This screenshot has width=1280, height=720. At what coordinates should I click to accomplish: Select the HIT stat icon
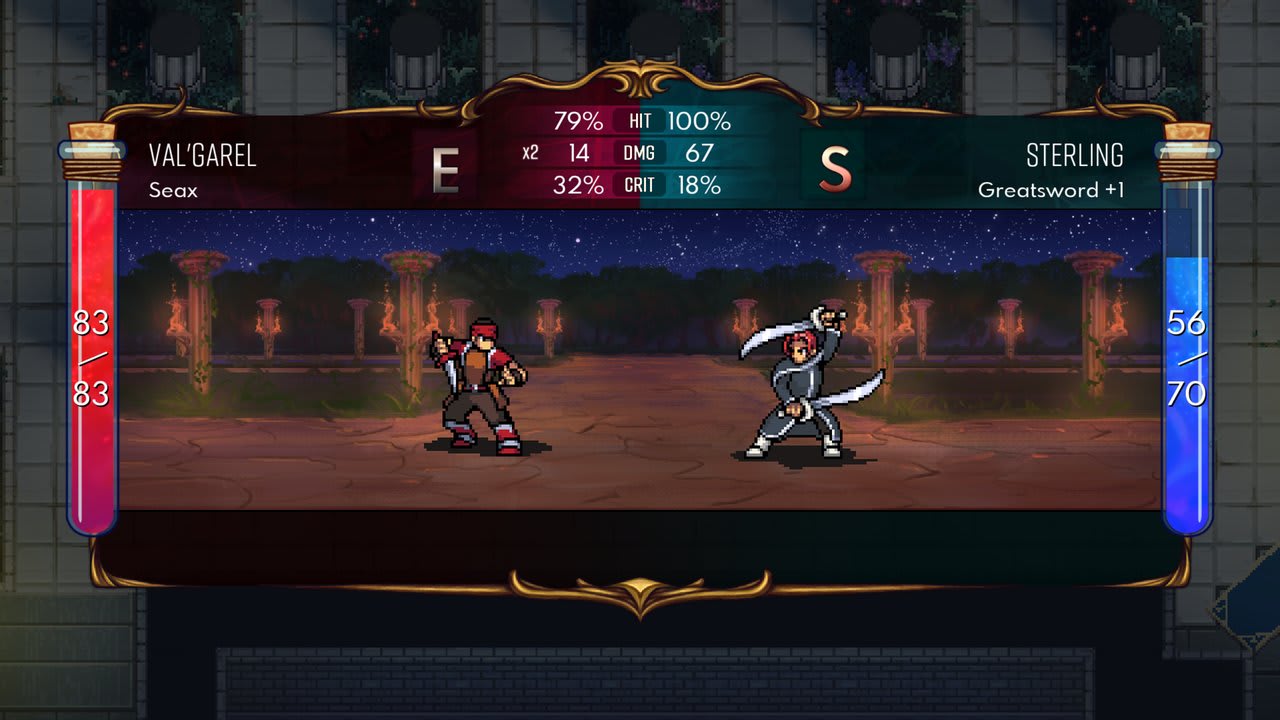tap(640, 120)
